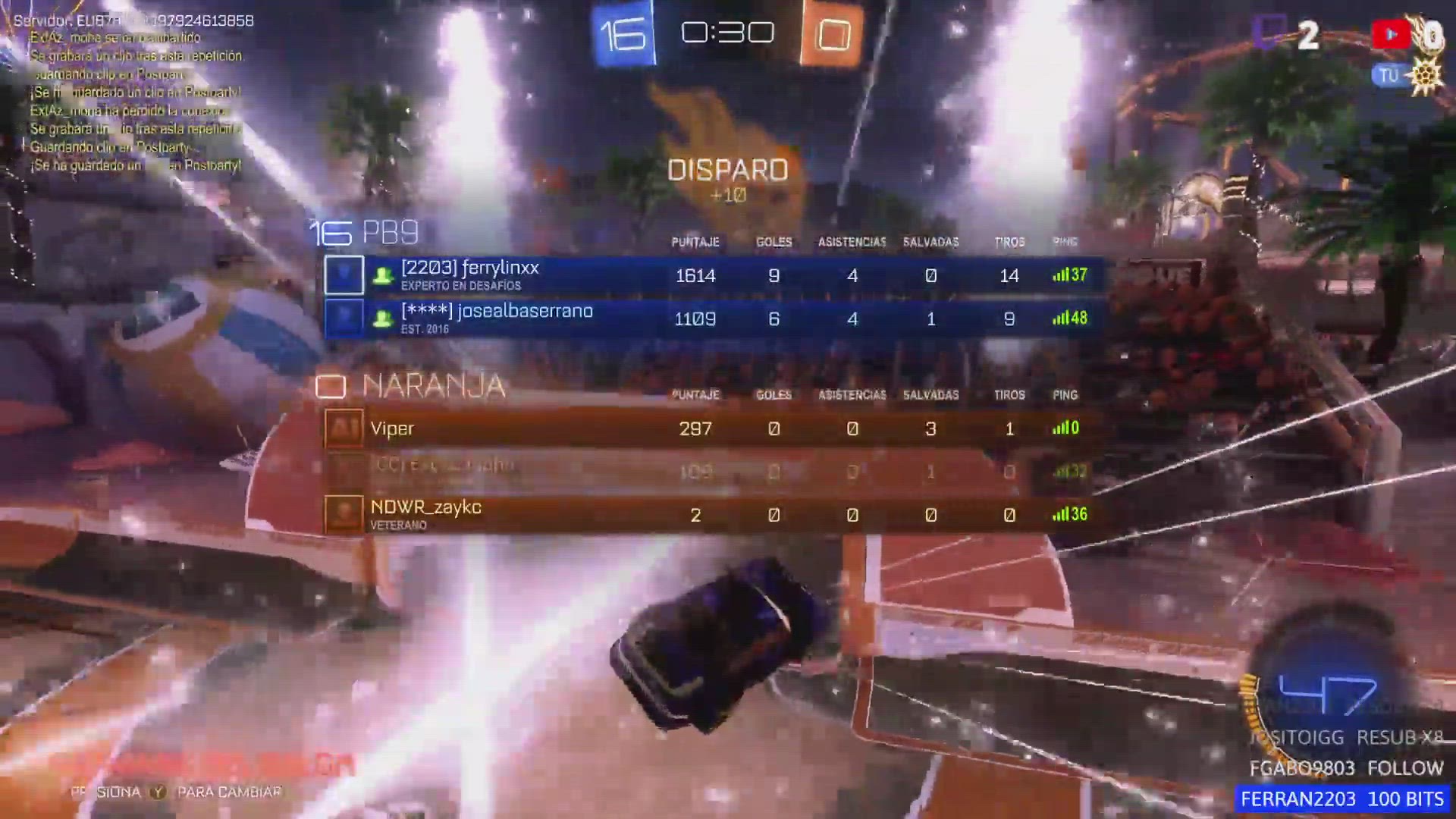This screenshot has width=1456, height=819.
Task: Select josealbaserrano's scoreboard row
Action: click(x=713, y=318)
